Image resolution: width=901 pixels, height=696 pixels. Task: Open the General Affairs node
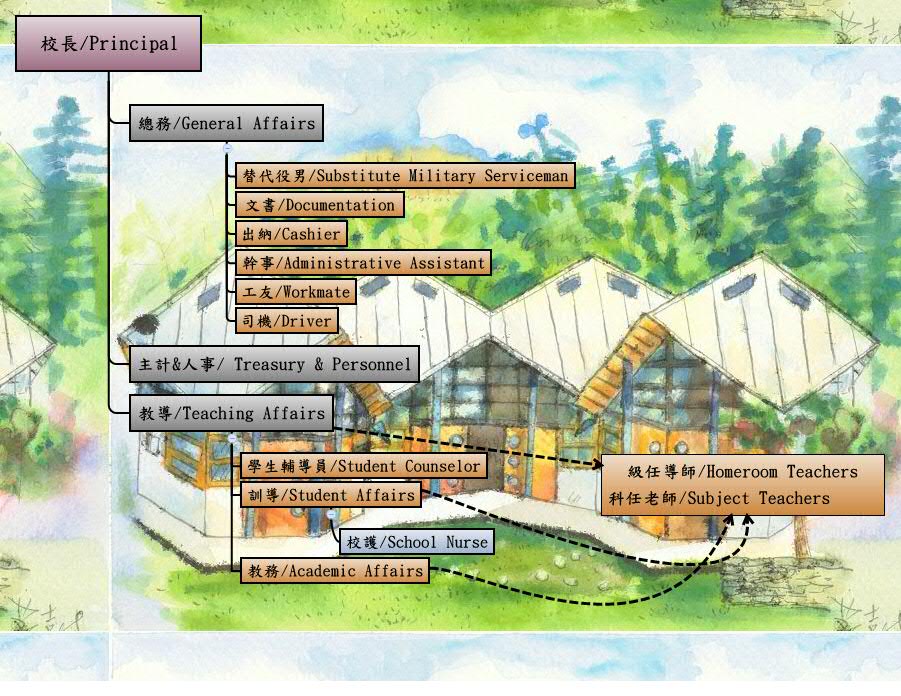[227, 124]
